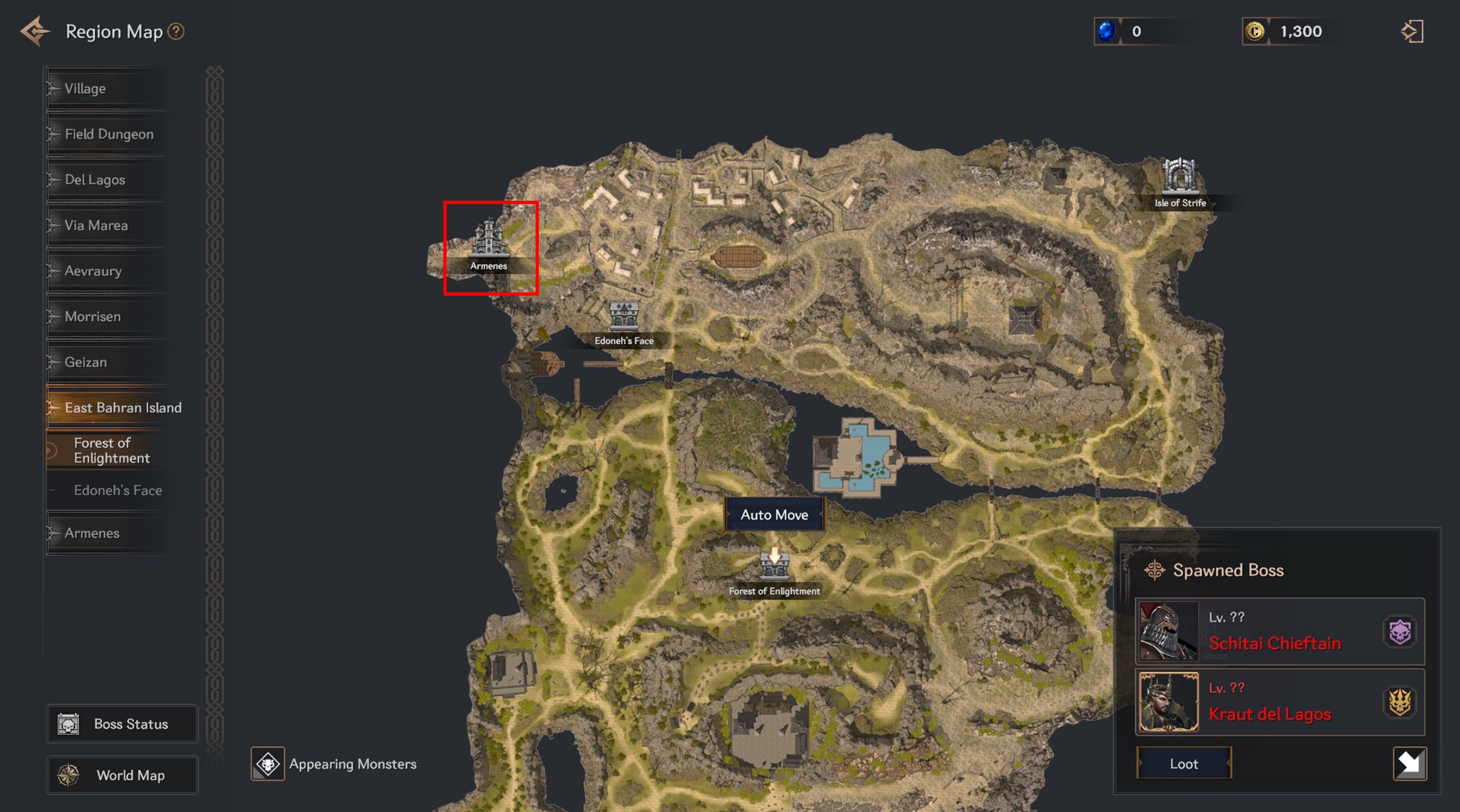This screenshot has height=812, width=1460.
Task: Select the Village region entry
Action: point(85,88)
